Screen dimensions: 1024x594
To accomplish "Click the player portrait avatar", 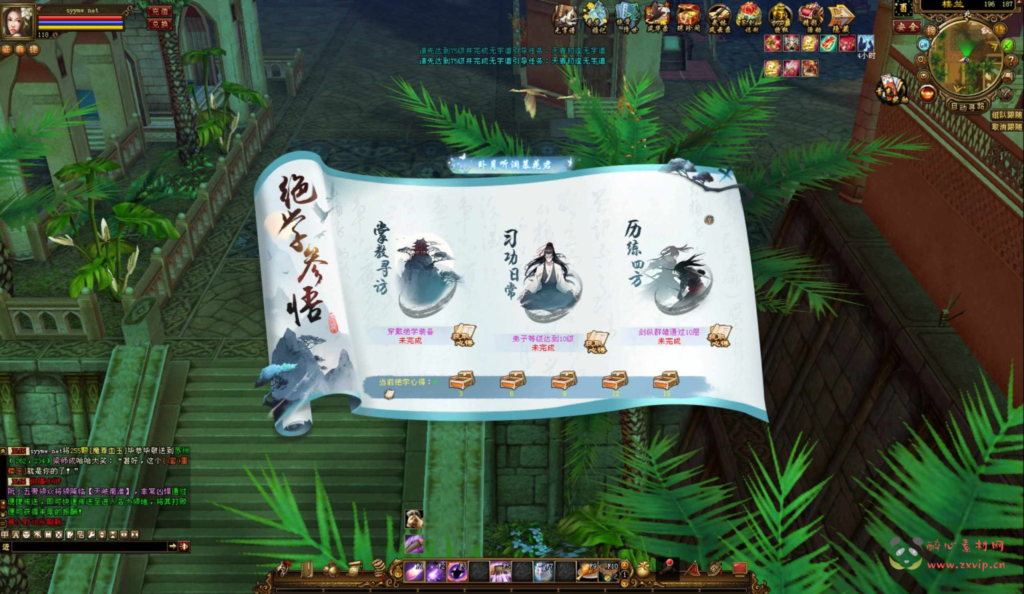I will 17,22.
